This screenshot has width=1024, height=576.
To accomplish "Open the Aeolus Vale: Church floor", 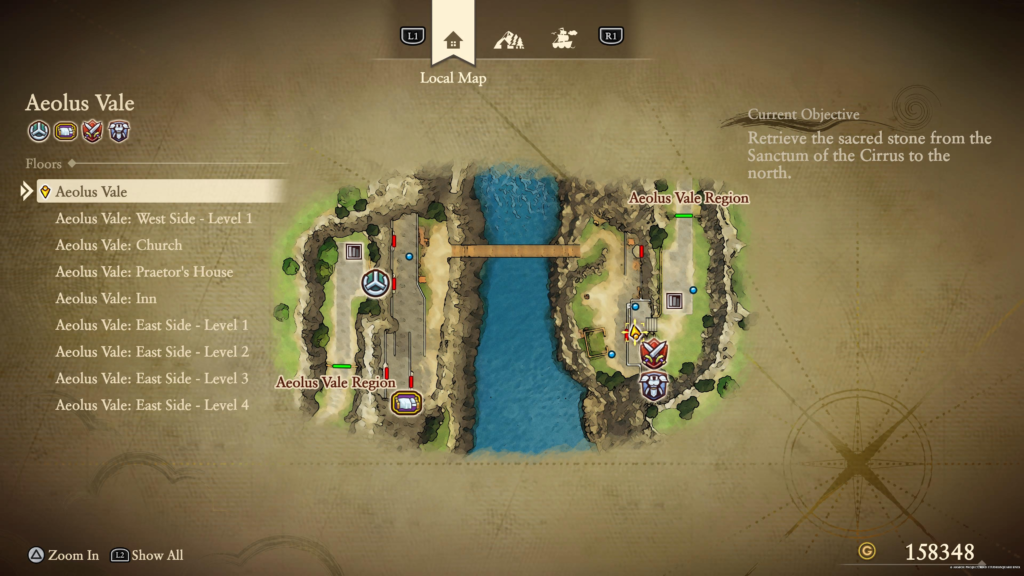I will pyautogui.click(x=118, y=245).
